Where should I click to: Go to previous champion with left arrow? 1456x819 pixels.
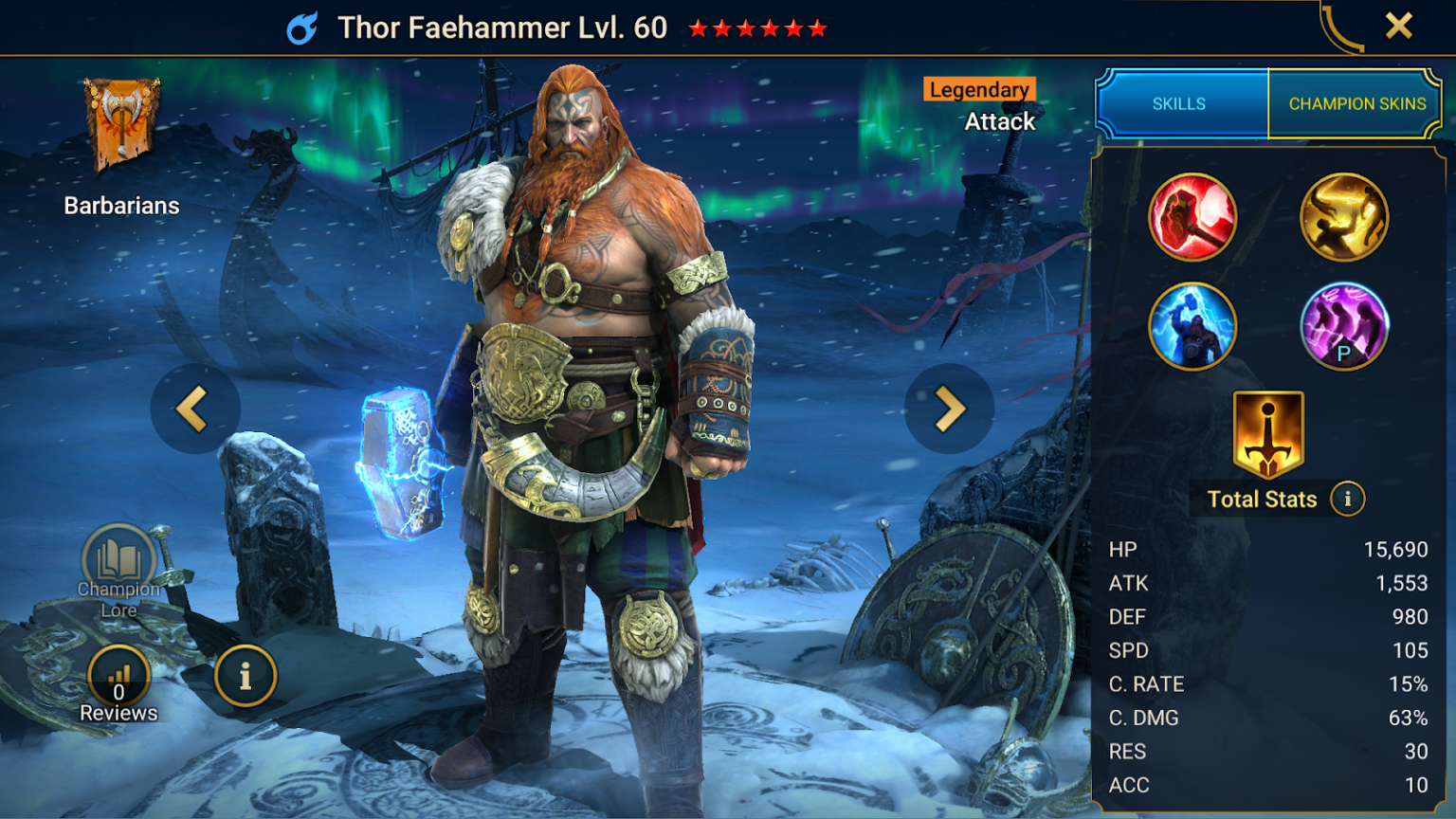pos(194,408)
